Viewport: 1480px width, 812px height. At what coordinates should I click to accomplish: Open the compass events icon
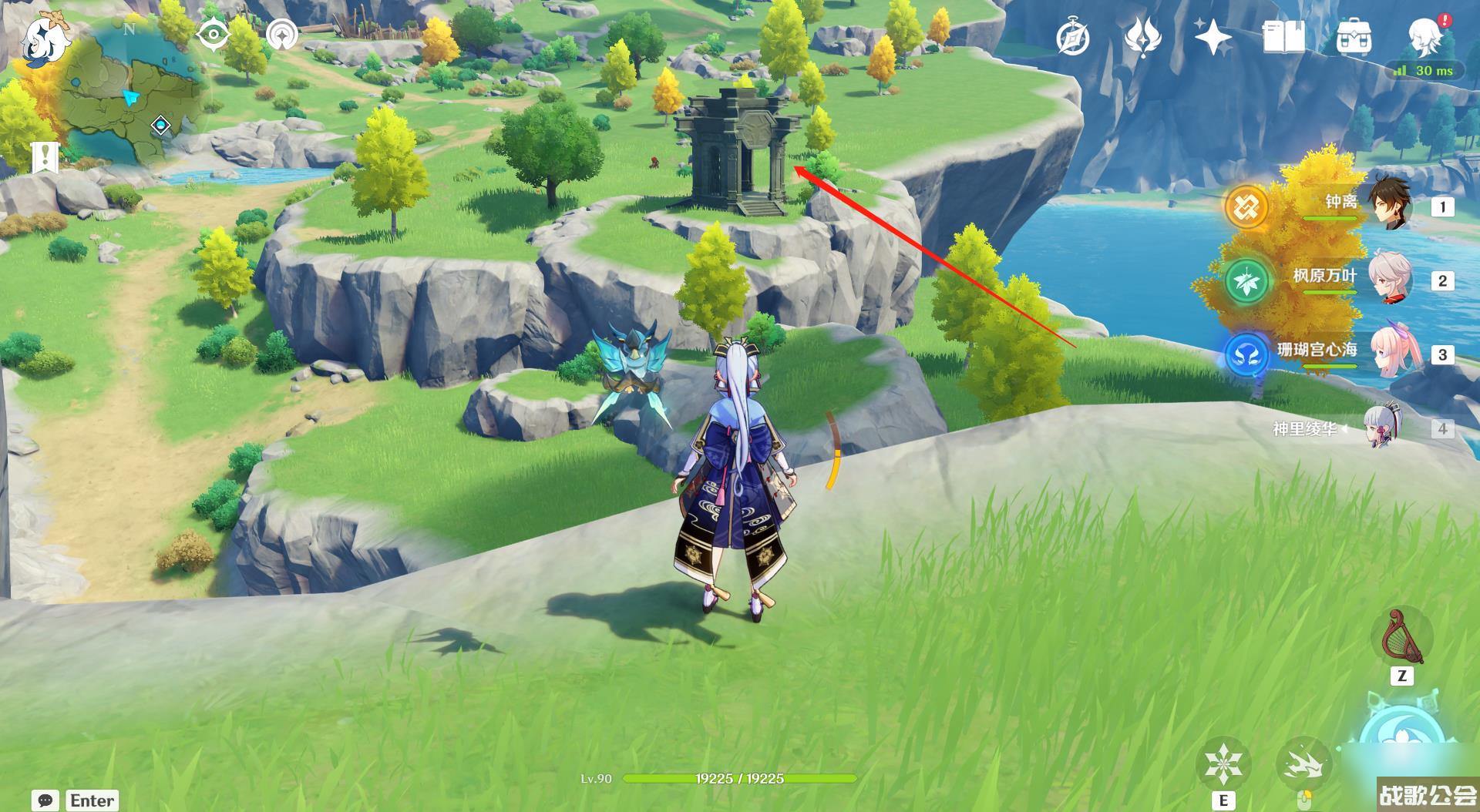point(1072,37)
